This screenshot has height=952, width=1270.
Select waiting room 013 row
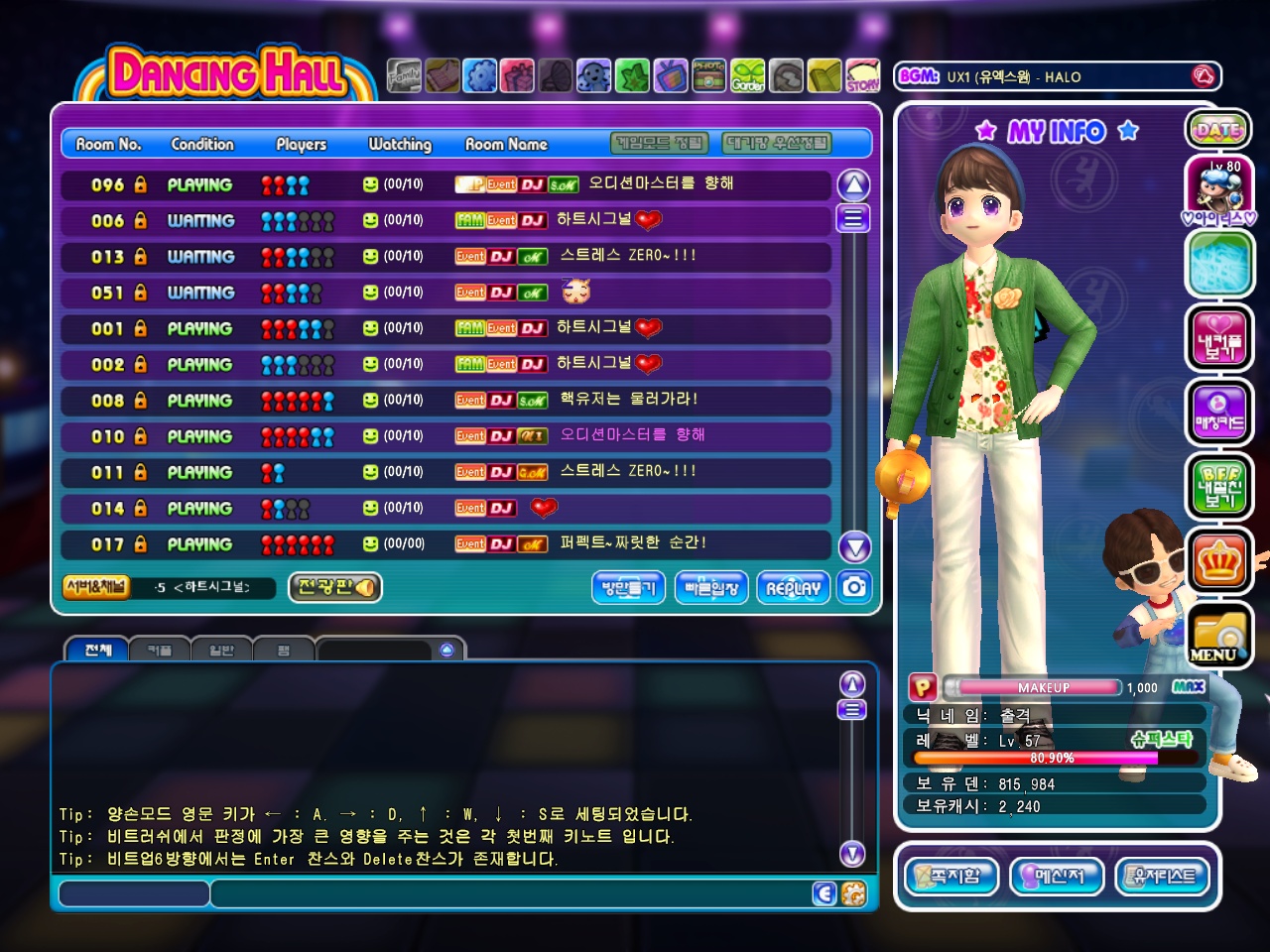click(x=446, y=257)
